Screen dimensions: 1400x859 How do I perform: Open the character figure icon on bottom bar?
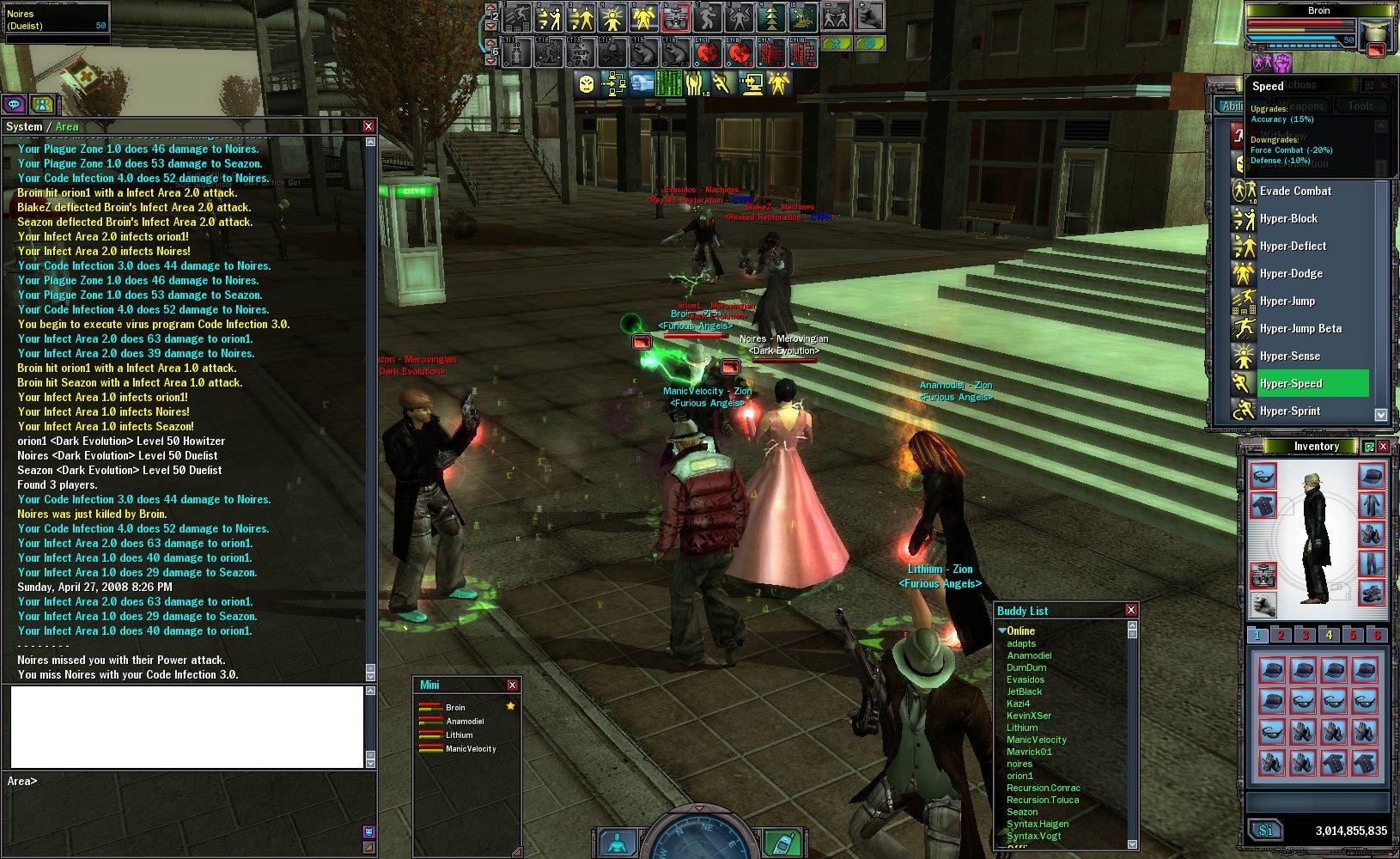click(x=617, y=842)
